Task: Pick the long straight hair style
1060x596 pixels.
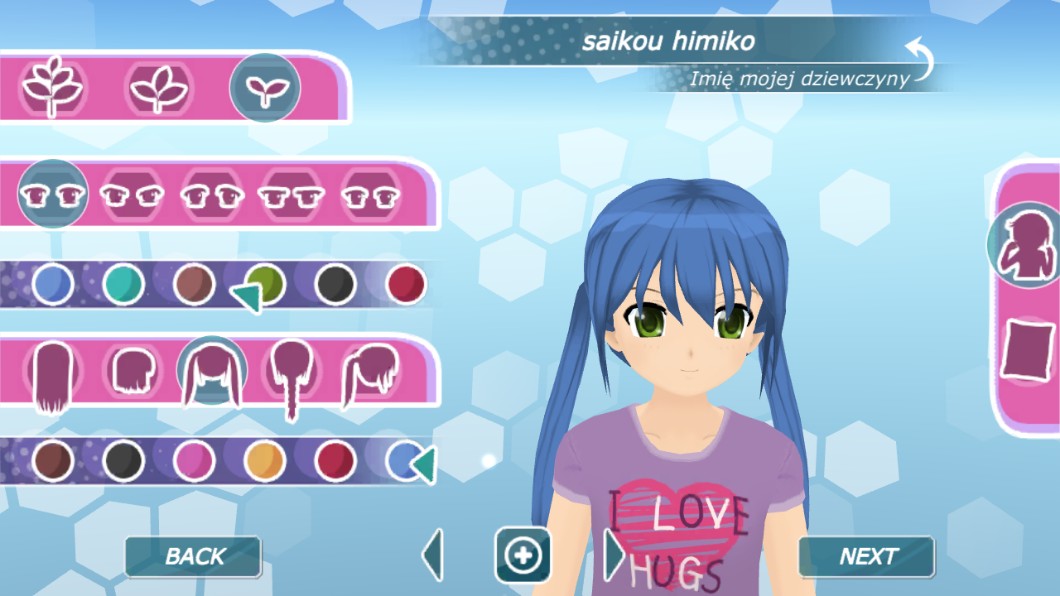Action: pos(54,375)
